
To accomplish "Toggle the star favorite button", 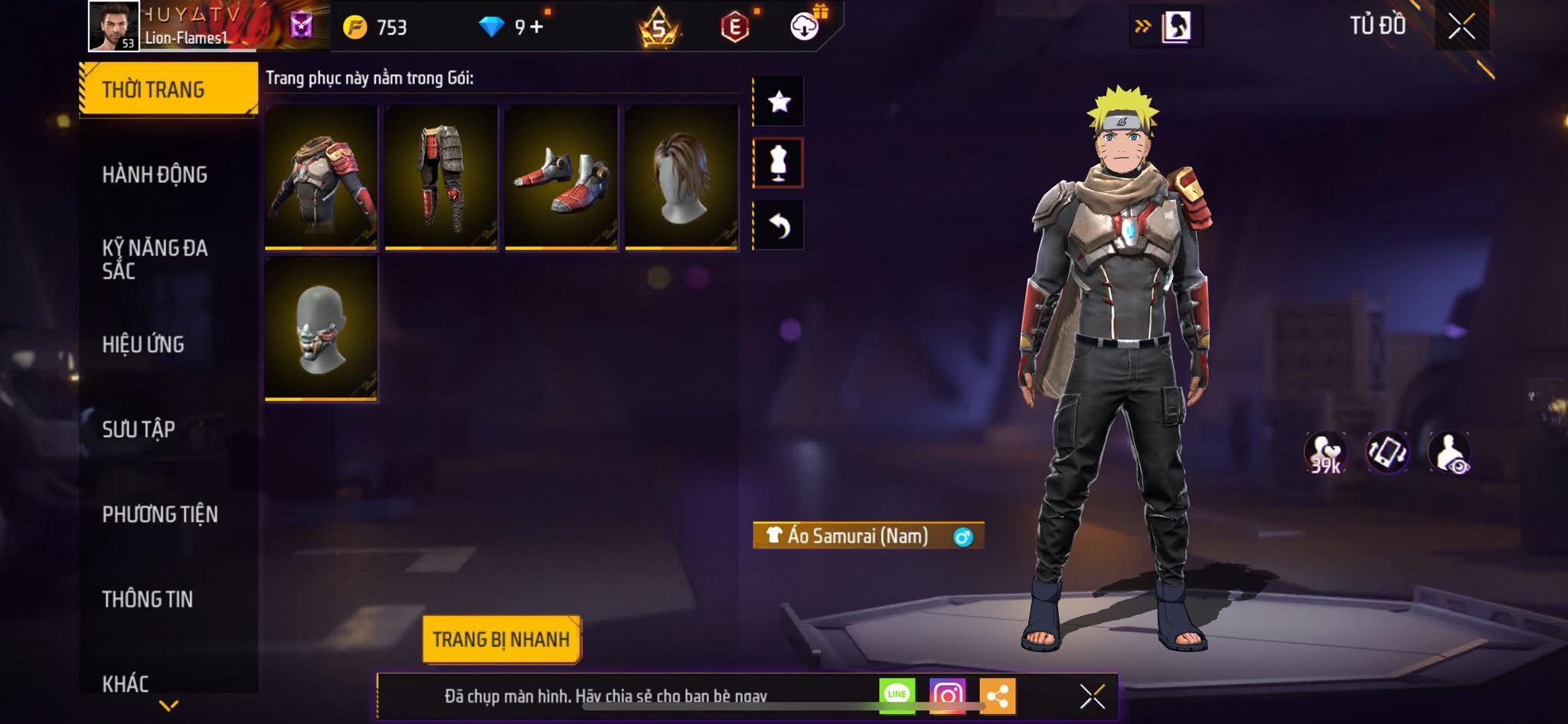I will pyautogui.click(x=779, y=100).
